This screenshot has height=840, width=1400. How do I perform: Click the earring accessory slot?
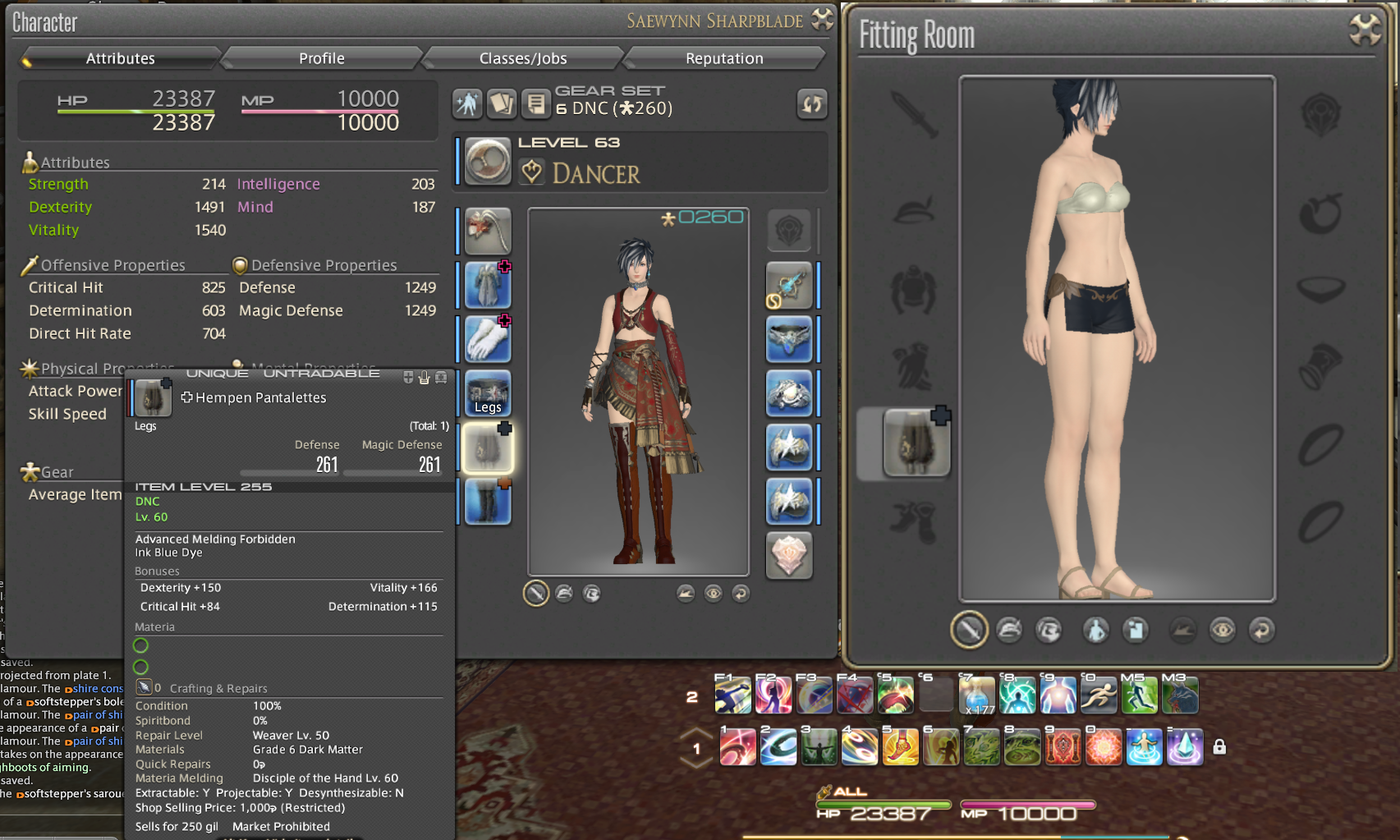coord(788,285)
